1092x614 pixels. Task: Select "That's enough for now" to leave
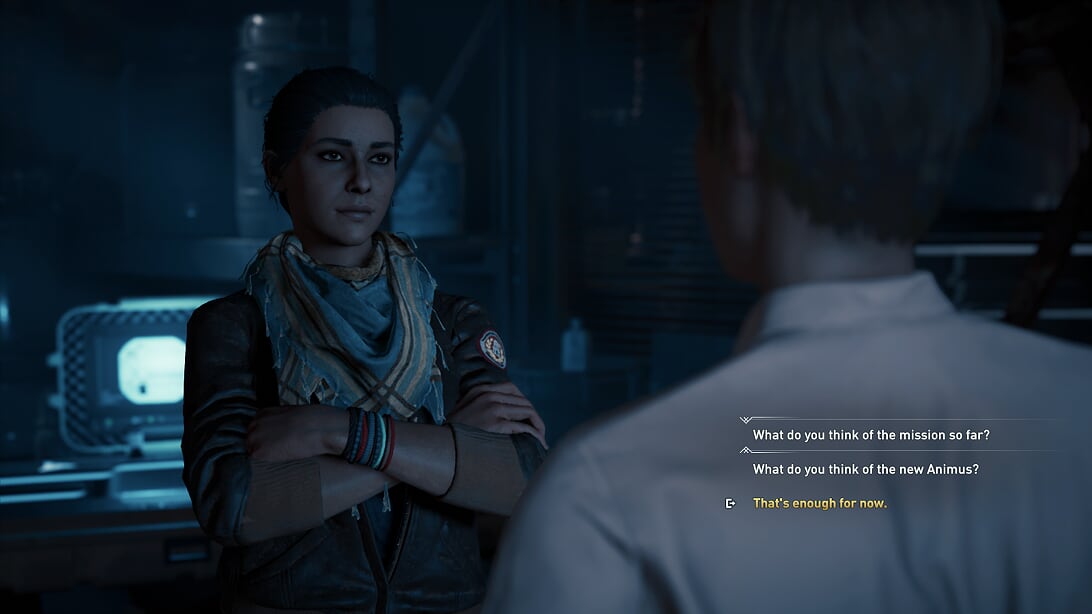pyautogui.click(x=819, y=503)
